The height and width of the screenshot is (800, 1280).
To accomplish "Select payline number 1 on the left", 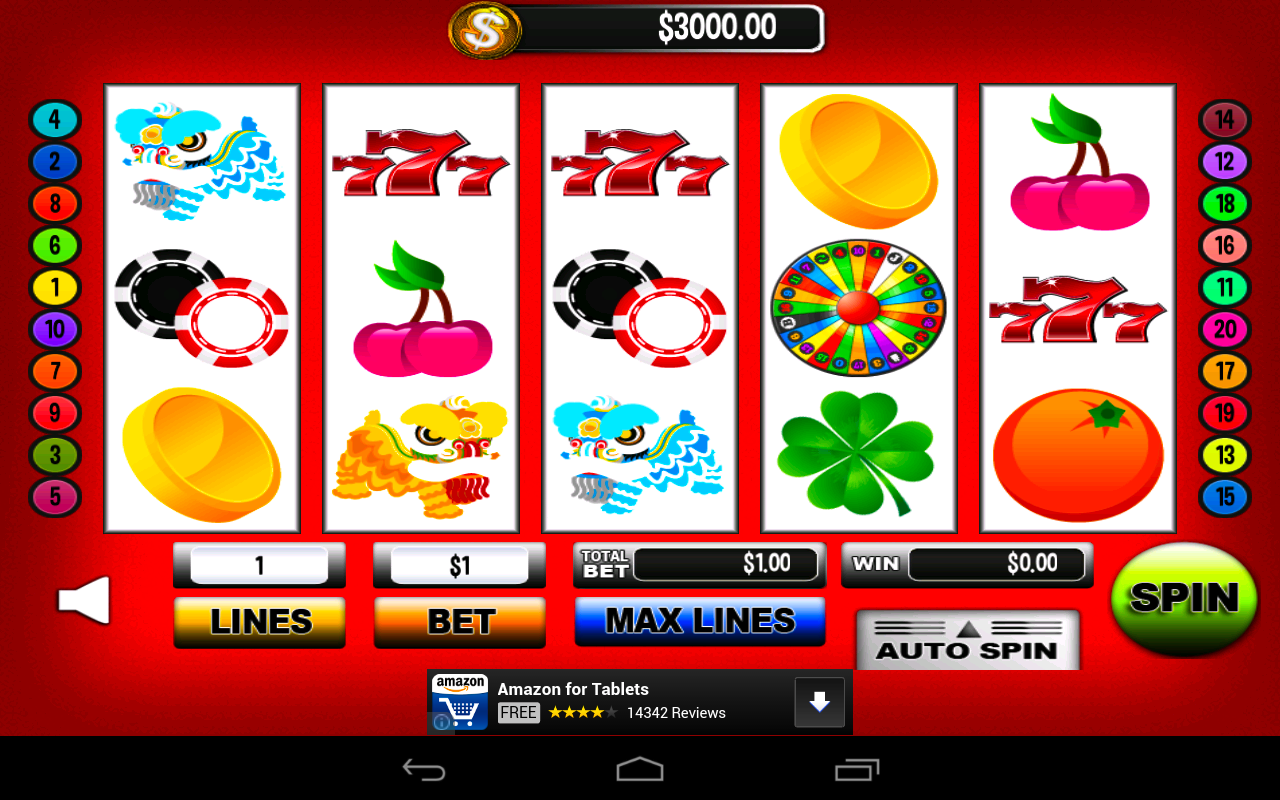I will coord(55,287).
